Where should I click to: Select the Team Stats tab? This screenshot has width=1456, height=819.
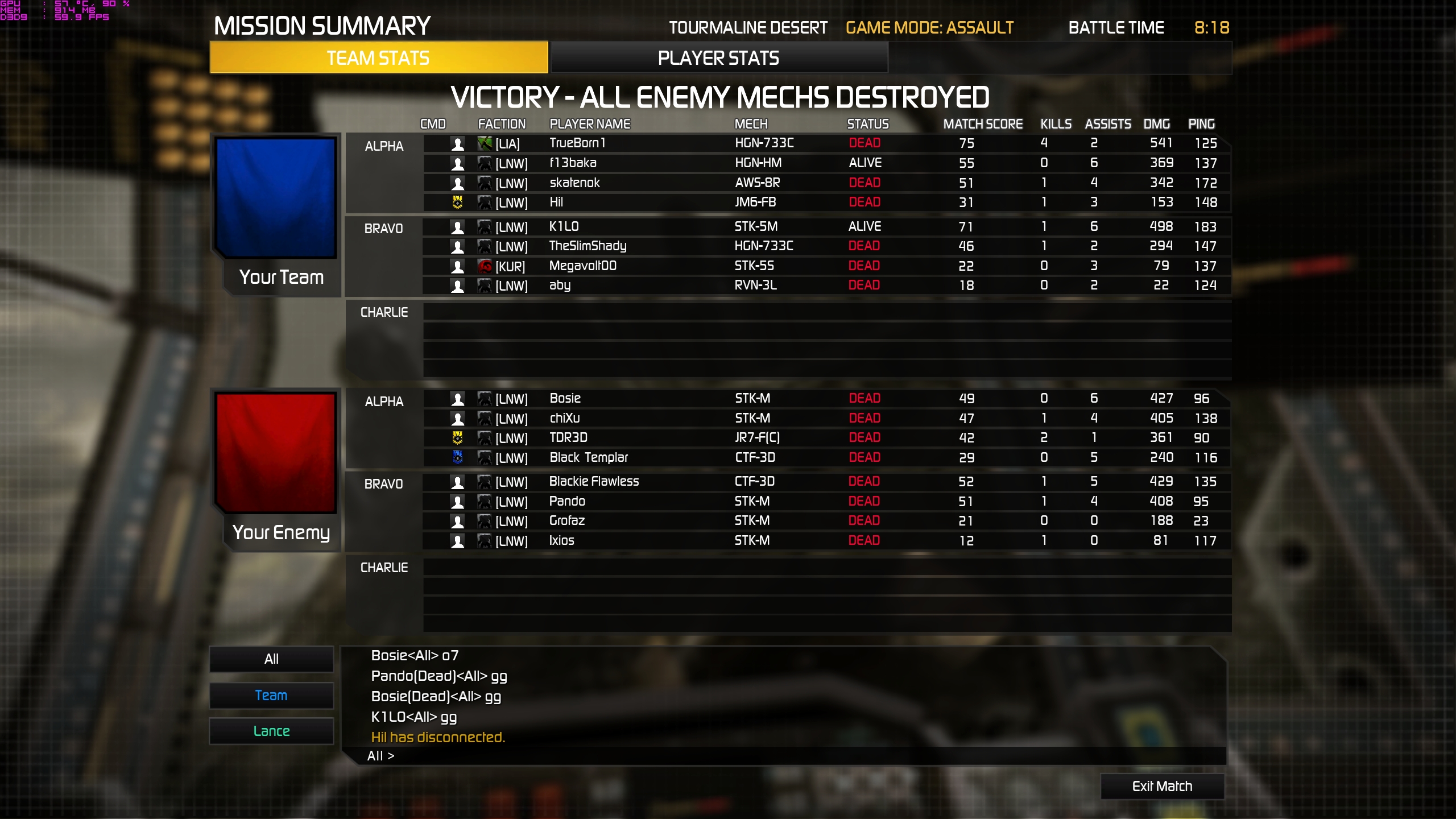click(378, 58)
